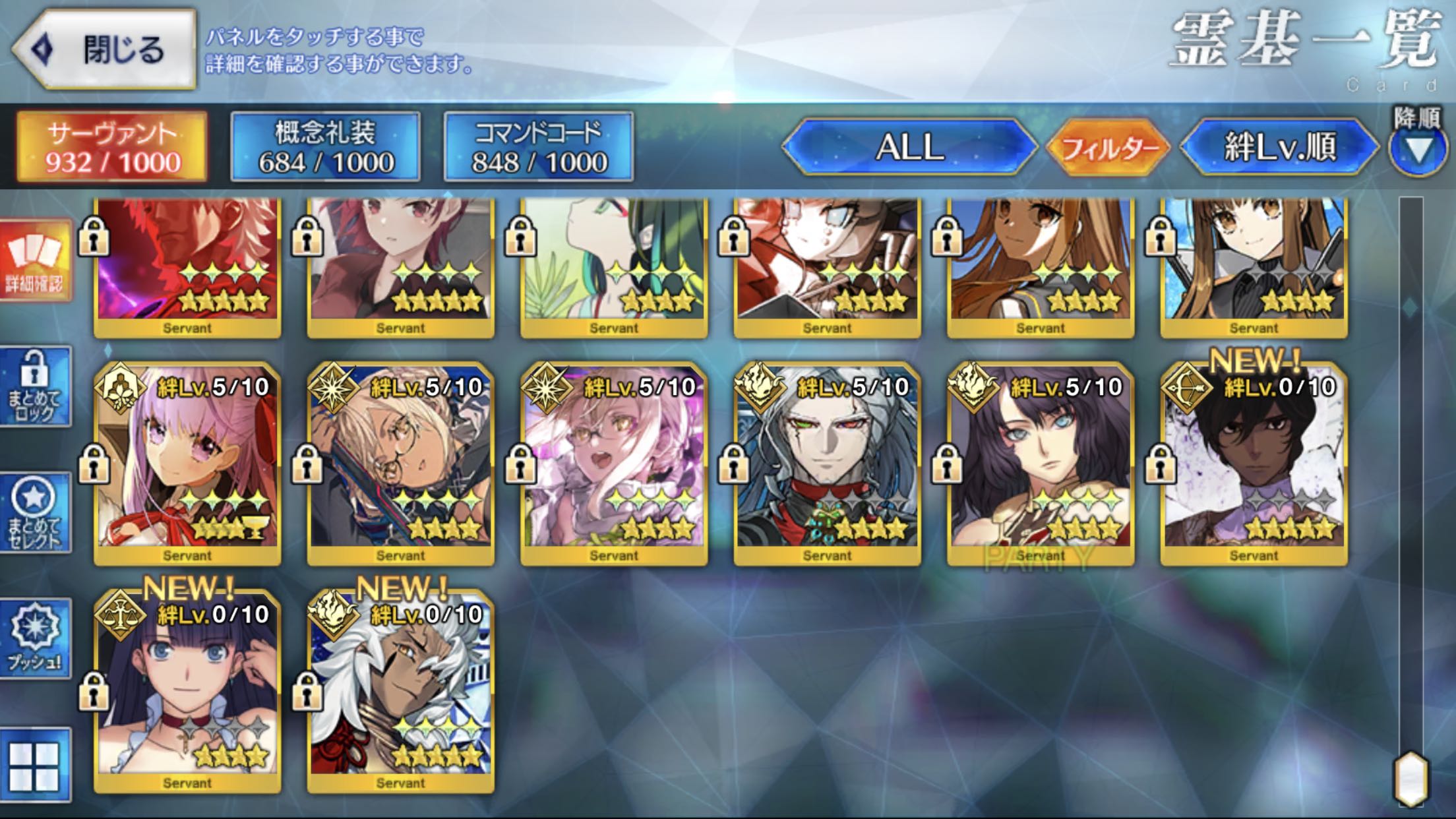Select the ALL class filter button
1456x819 pixels.
pos(910,147)
